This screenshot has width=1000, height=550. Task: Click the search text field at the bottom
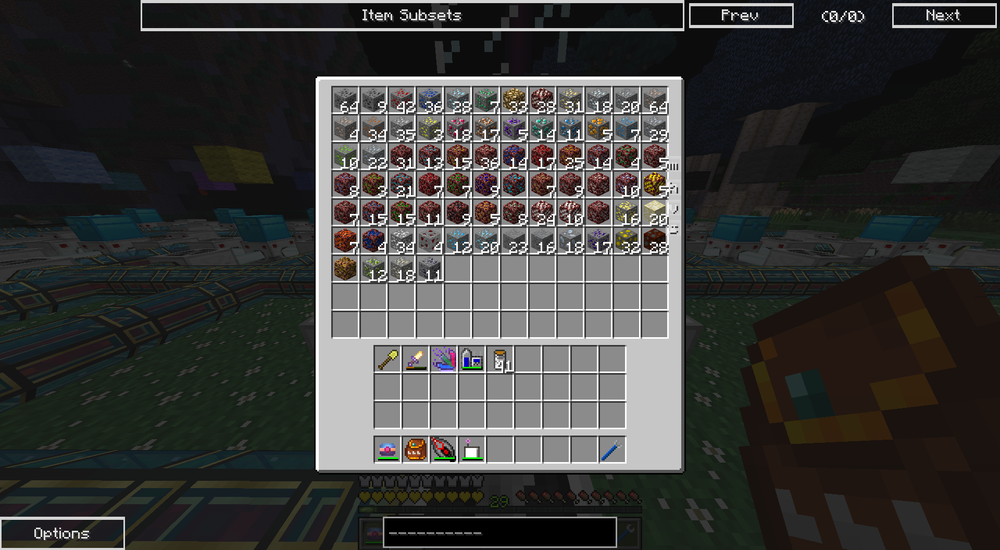click(498, 532)
